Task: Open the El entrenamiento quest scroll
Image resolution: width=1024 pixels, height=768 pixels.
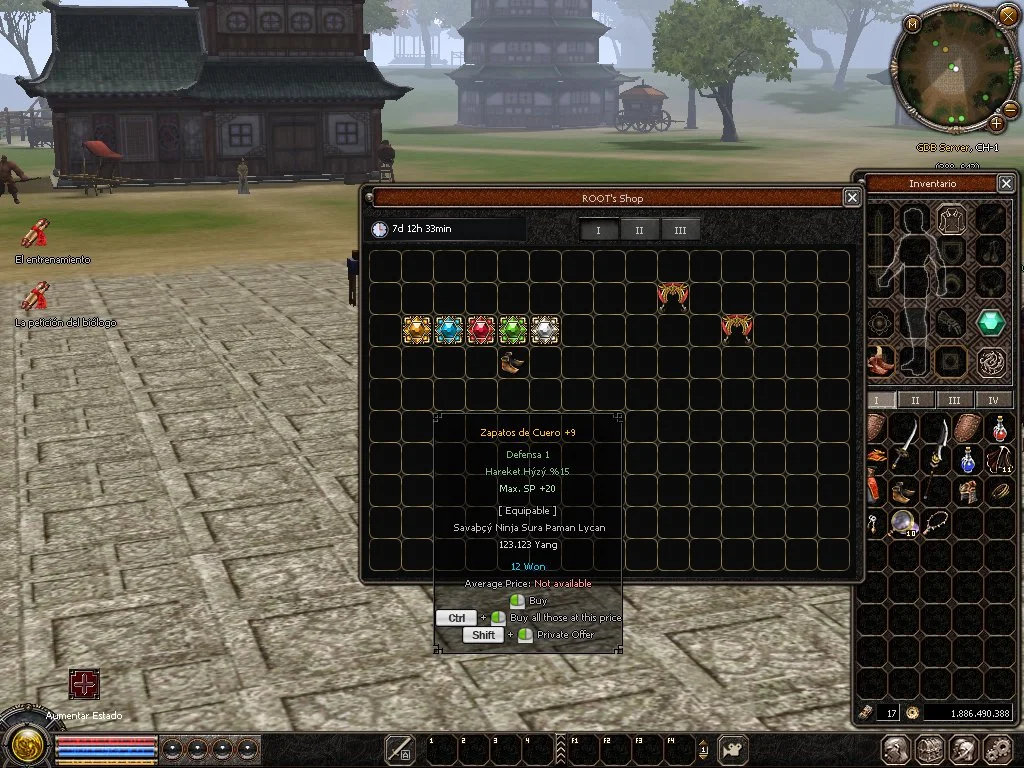Action: pyautogui.click(x=36, y=235)
